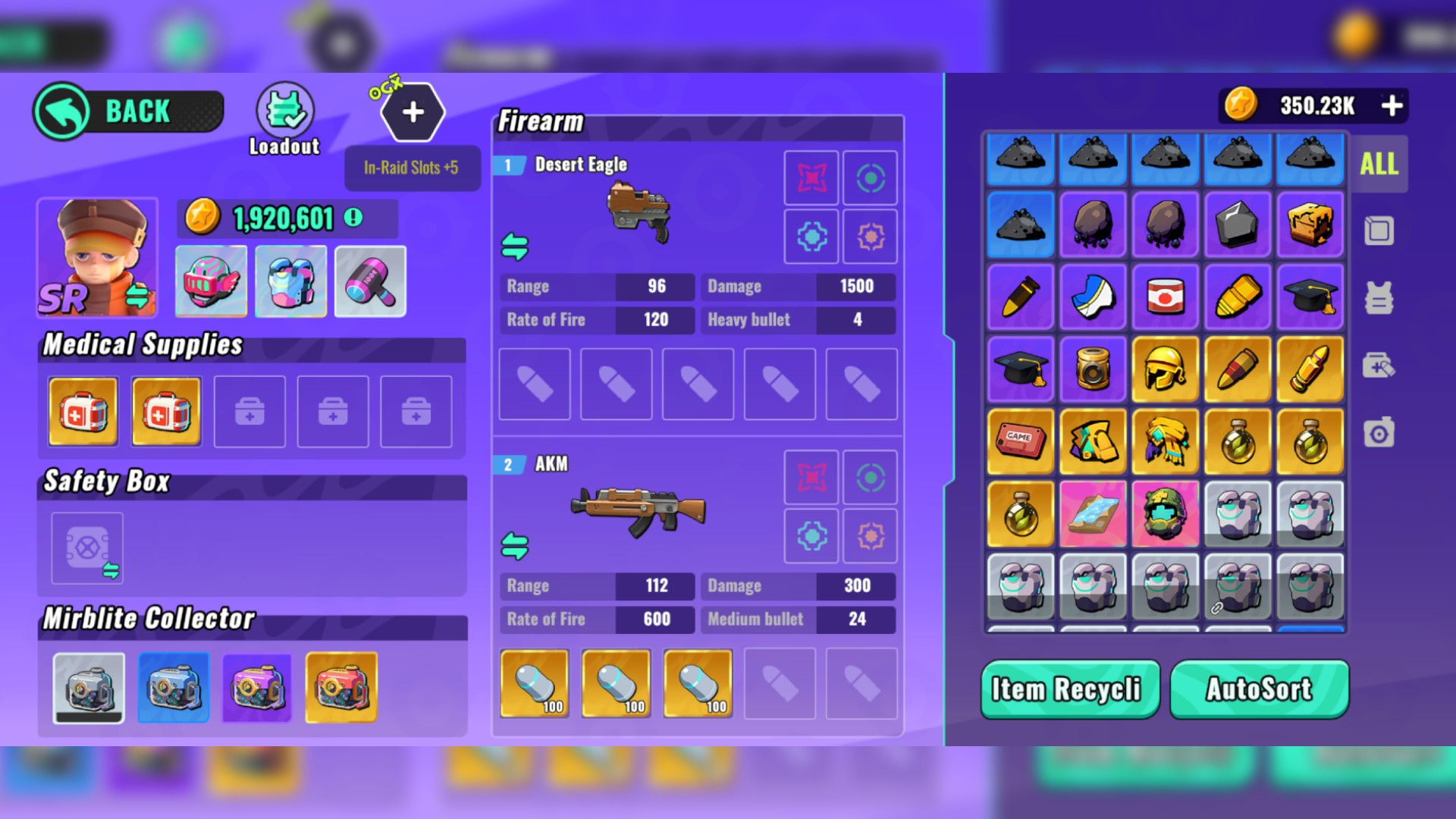The width and height of the screenshot is (1456, 819).
Task: Select the pink hammer melee slot
Action: [370, 281]
